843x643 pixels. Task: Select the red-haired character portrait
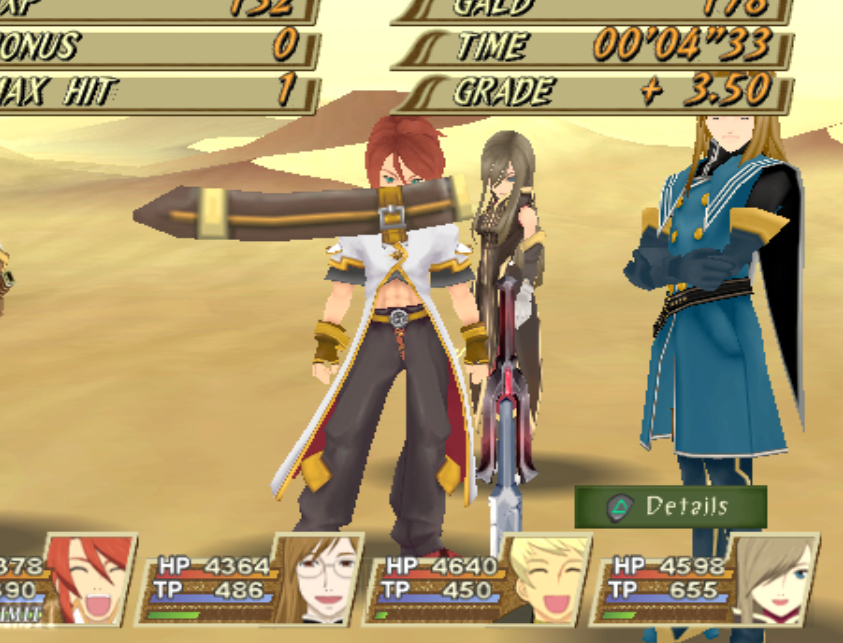(x=91, y=579)
